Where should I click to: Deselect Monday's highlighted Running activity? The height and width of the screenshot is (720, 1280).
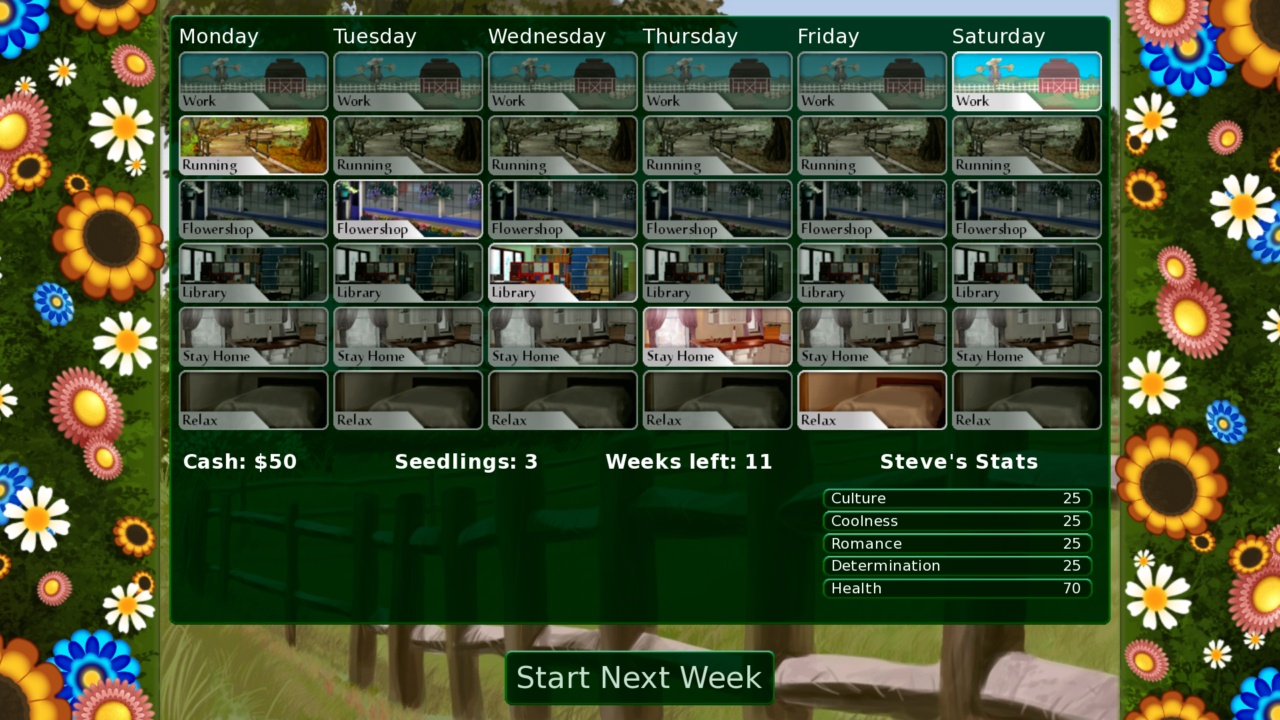(253, 145)
